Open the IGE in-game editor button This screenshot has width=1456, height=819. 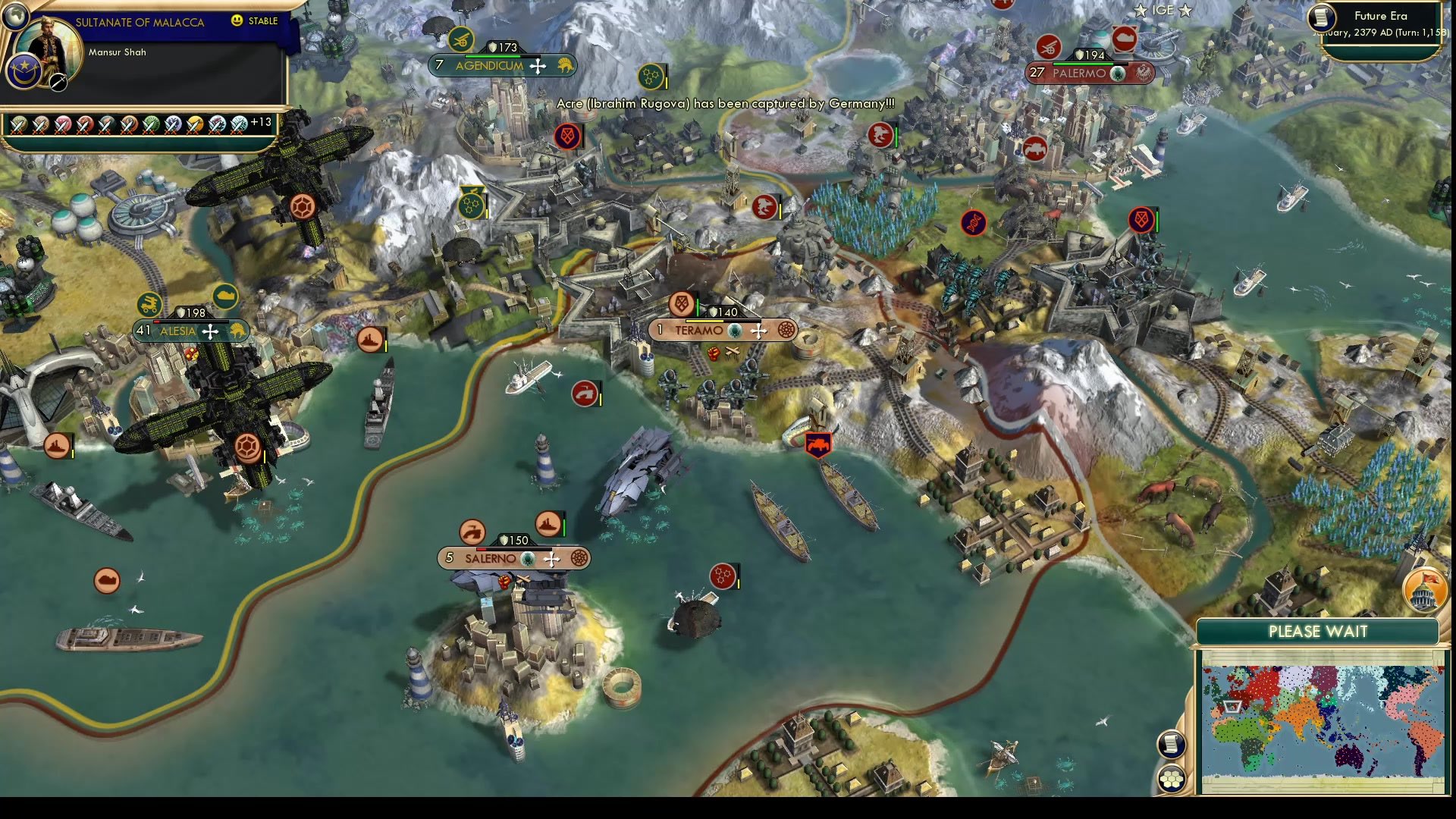click(1162, 11)
